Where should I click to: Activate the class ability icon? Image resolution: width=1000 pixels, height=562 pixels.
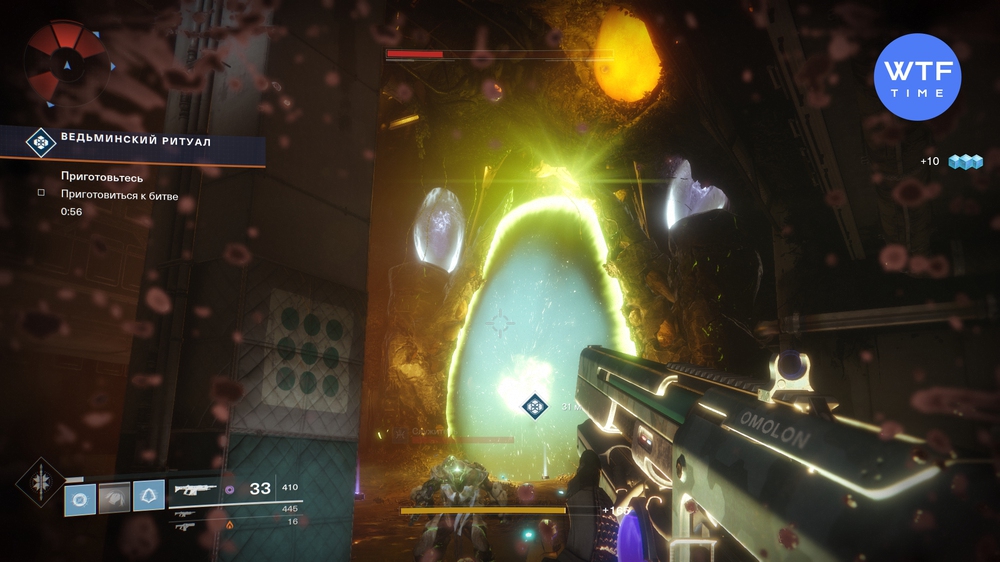point(149,497)
